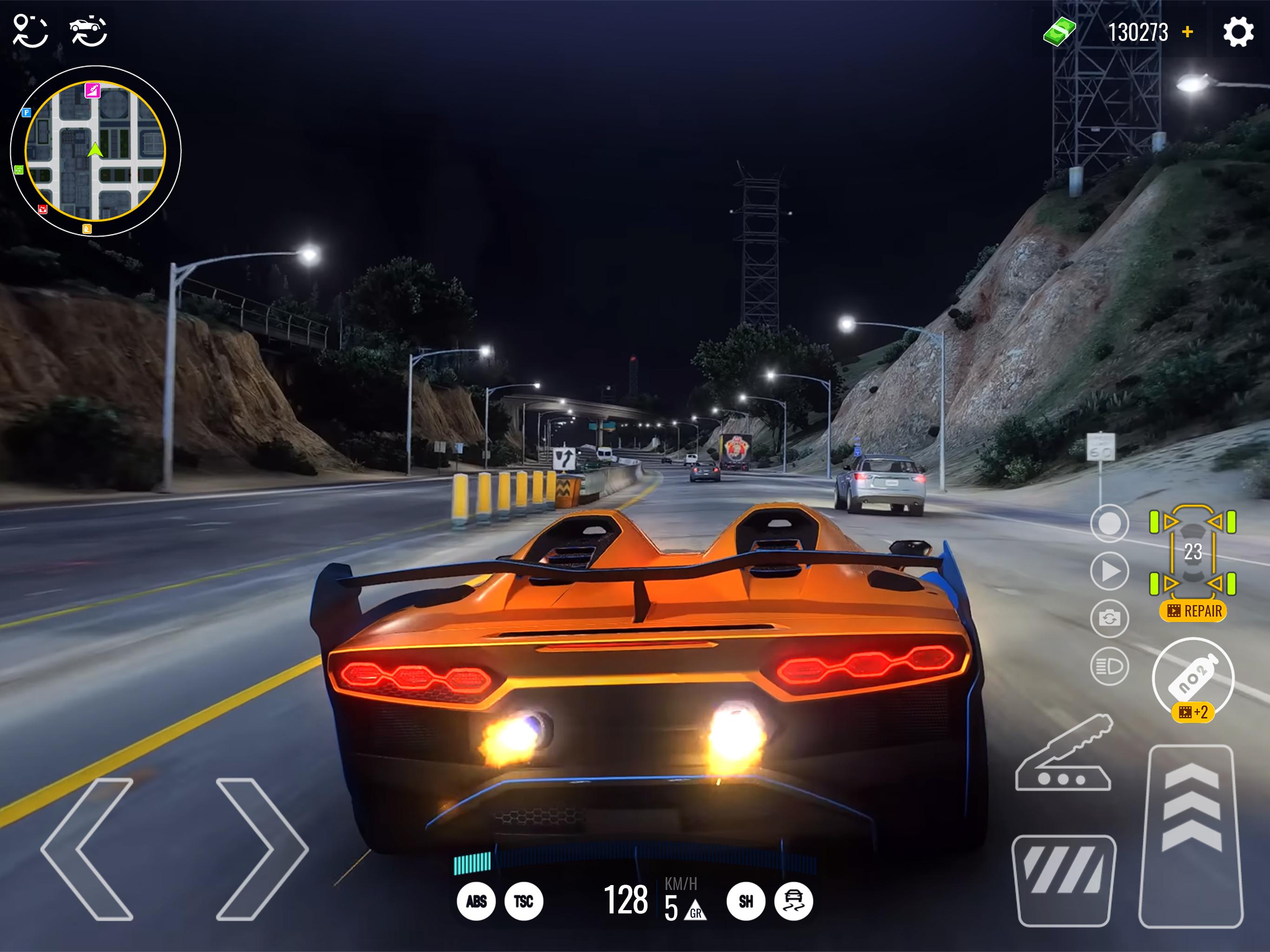
Task: Reset player position with the pin icon
Action: (x=30, y=31)
